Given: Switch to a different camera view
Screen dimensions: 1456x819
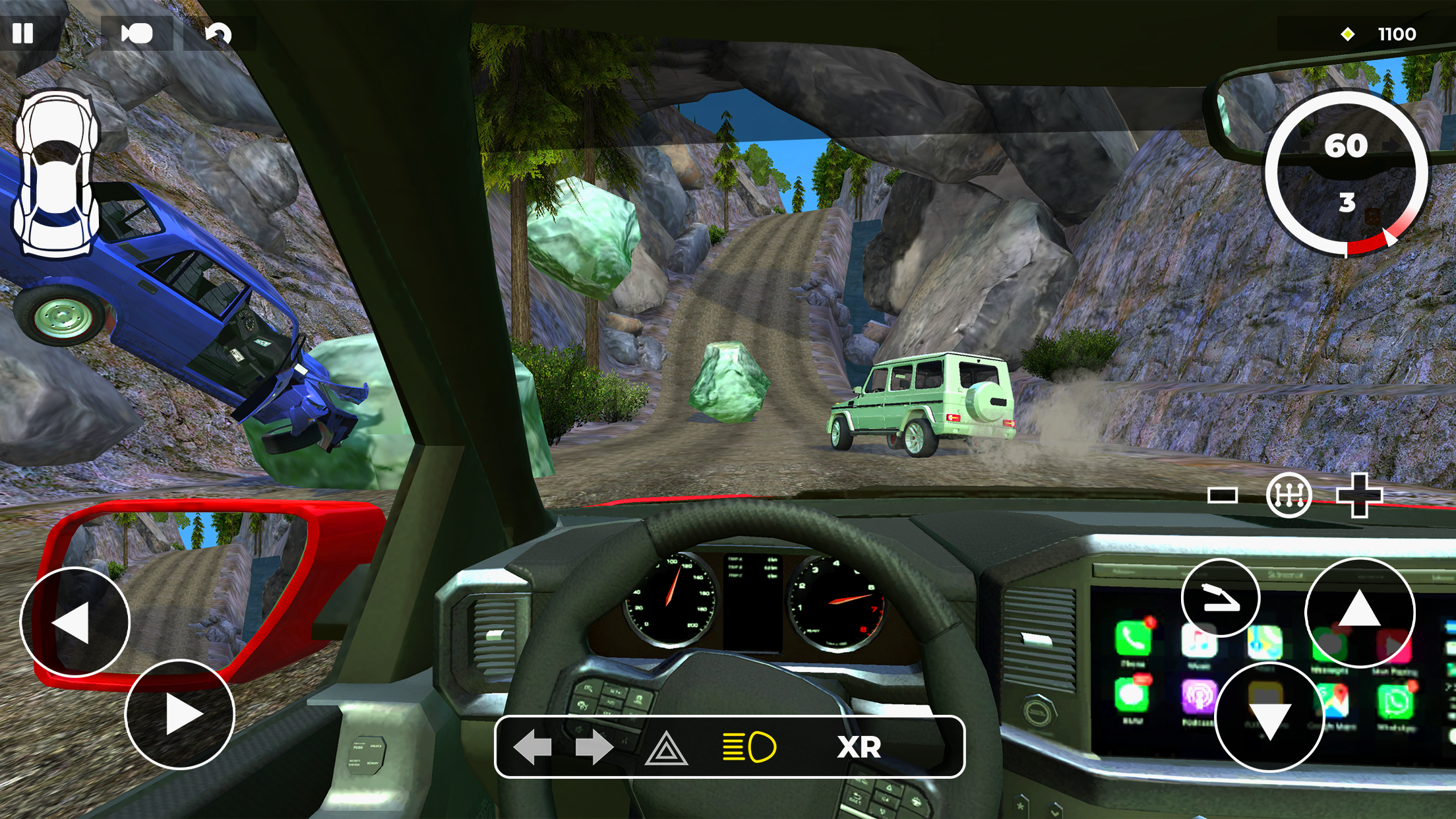Looking at the screenshot, I should click(135, 34).
